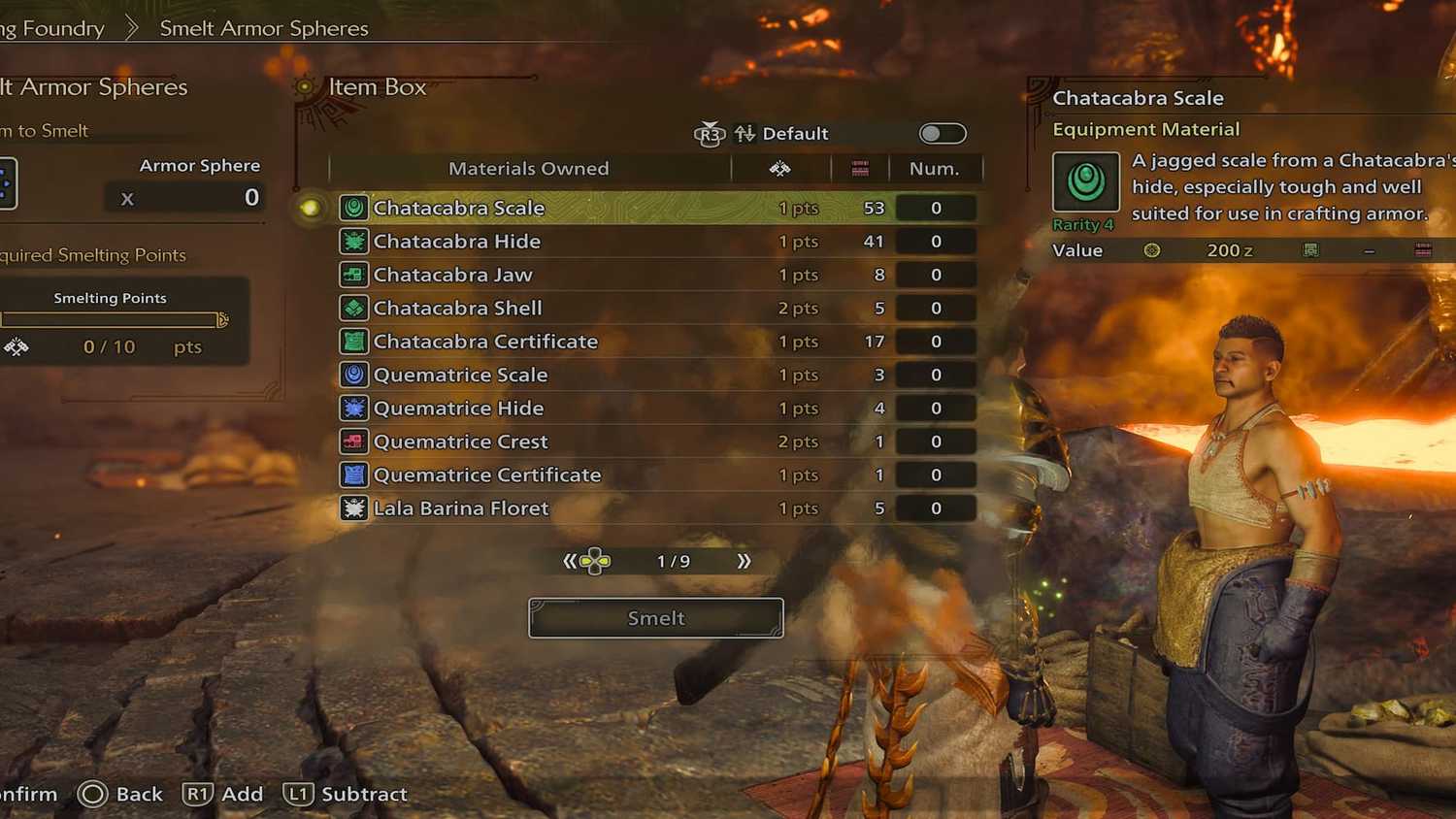This screenshot has height=819, width=1456.
Task: Go back a page with the left double-chevron
Action: click(x=572, y=560)
